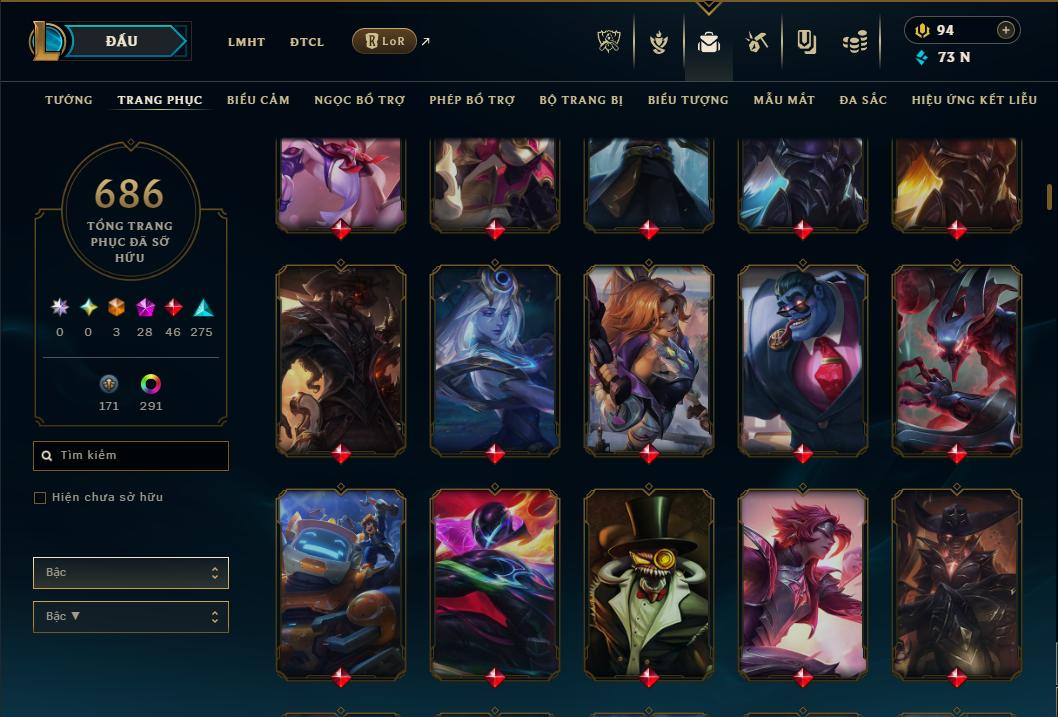
Task: Go to the PHÉP BỔ TRỢ tab
Action: pos(472,100)
